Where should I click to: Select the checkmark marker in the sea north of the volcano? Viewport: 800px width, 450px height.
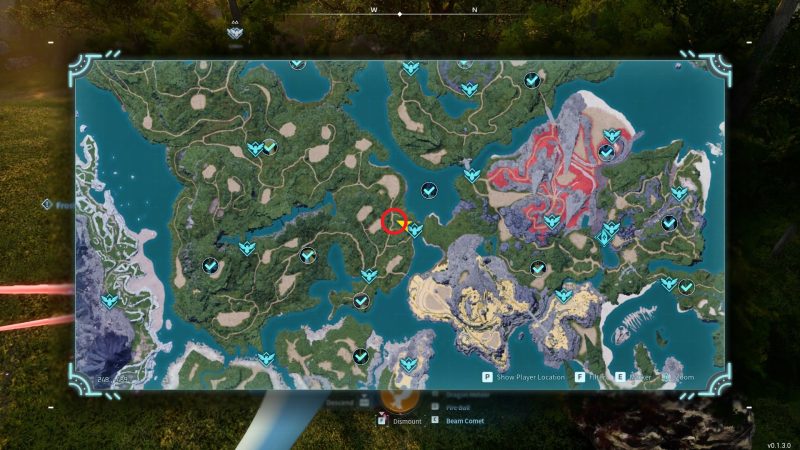(x=533, y=80)
